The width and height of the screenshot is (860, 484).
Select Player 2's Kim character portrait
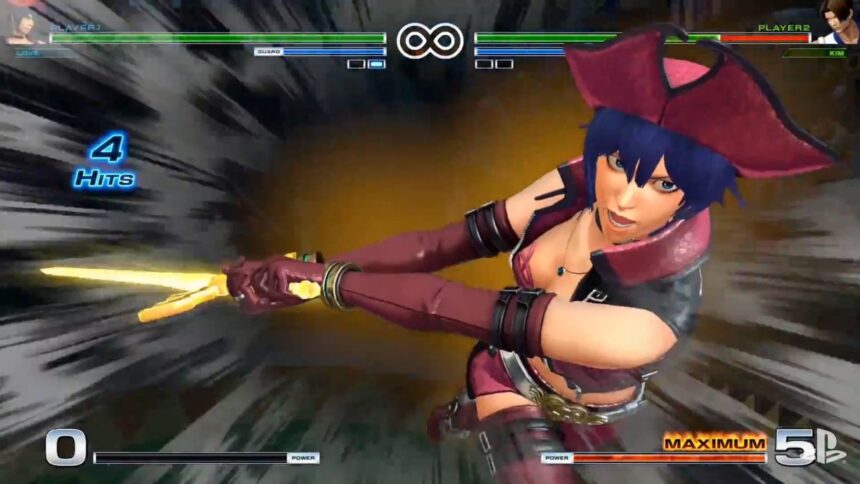[836, 22]
